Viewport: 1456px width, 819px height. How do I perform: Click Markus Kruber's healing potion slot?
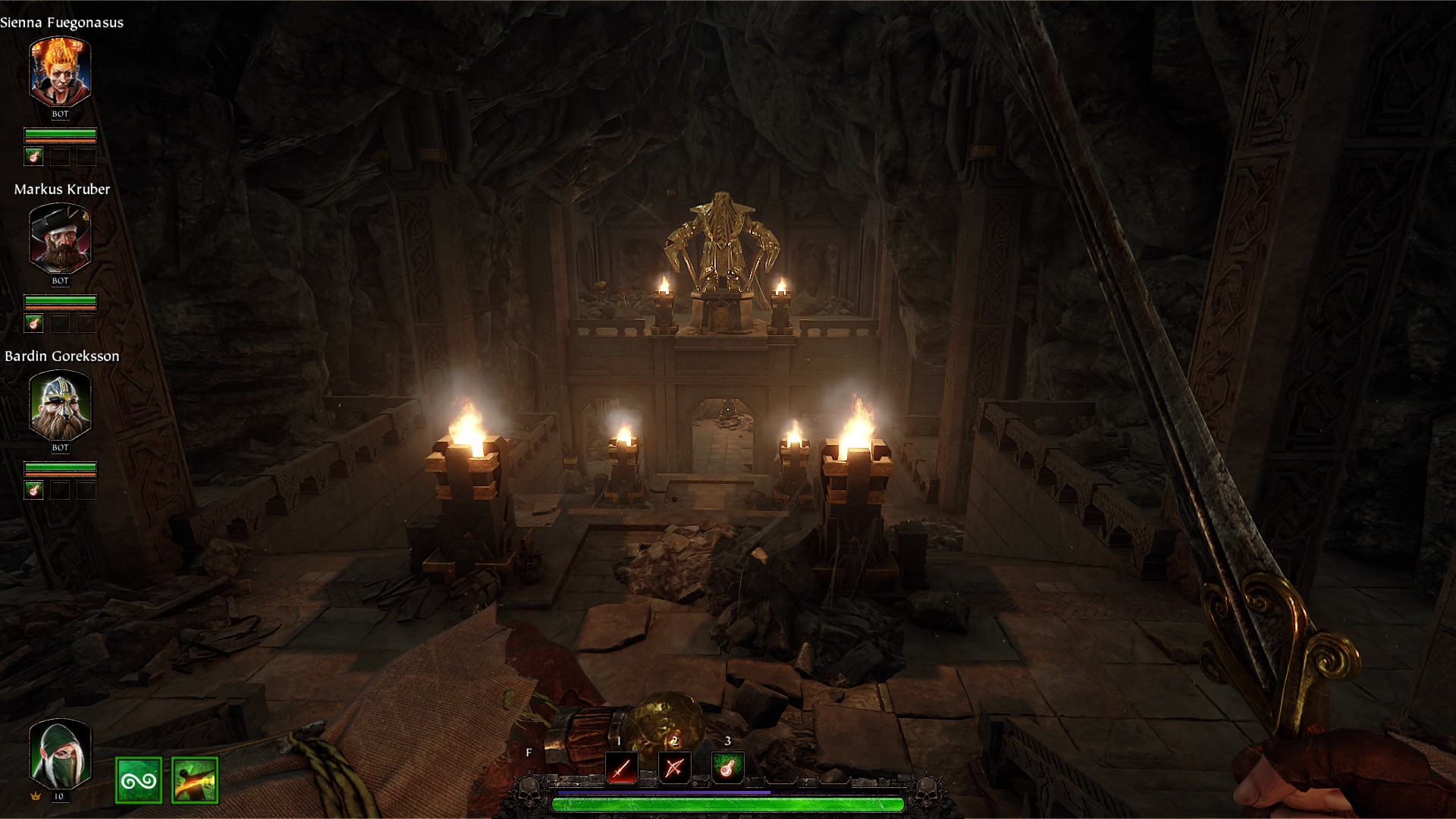click(x=33, y=324)
